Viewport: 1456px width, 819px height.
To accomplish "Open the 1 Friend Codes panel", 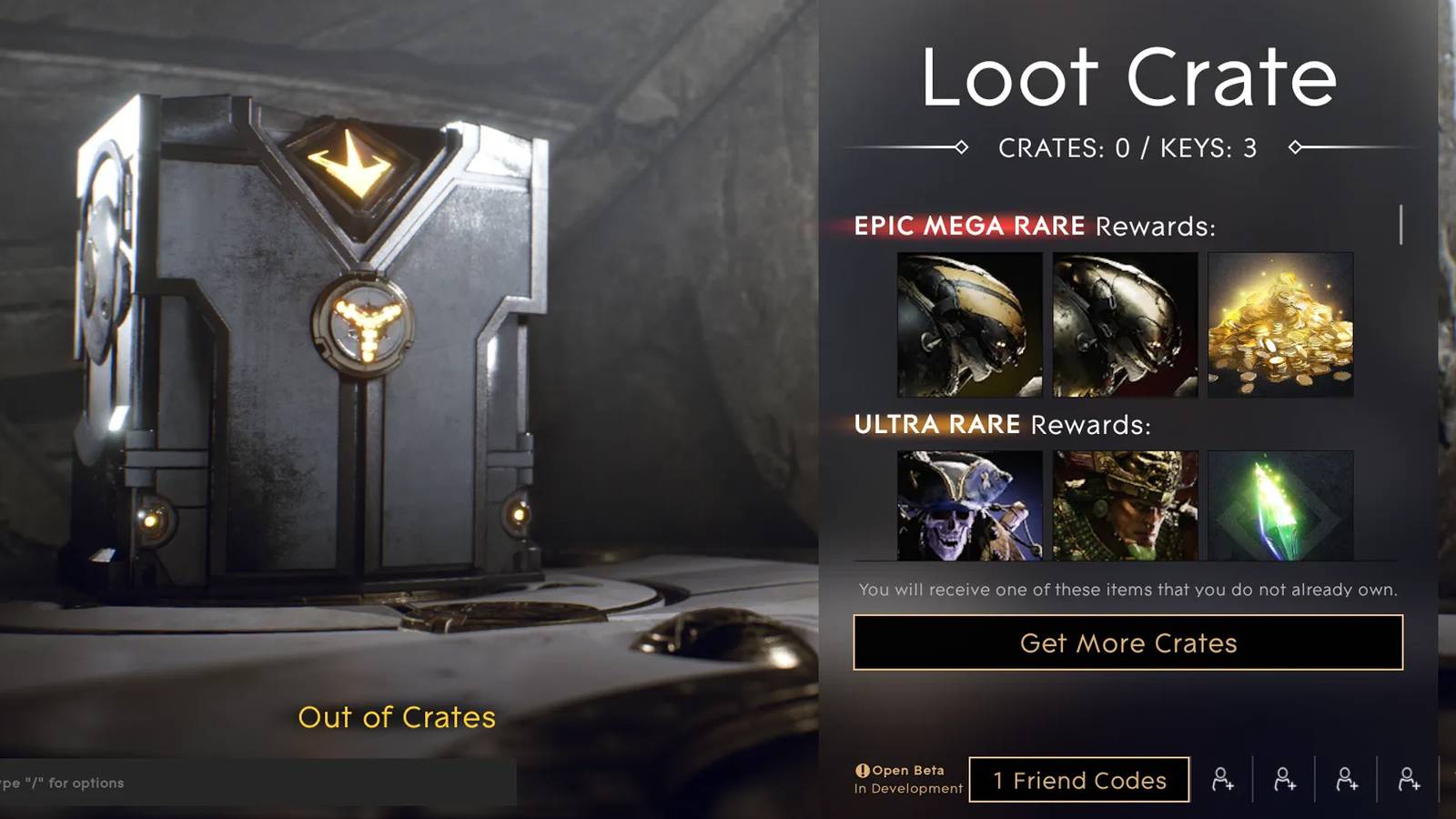I will click(1080, 780).
